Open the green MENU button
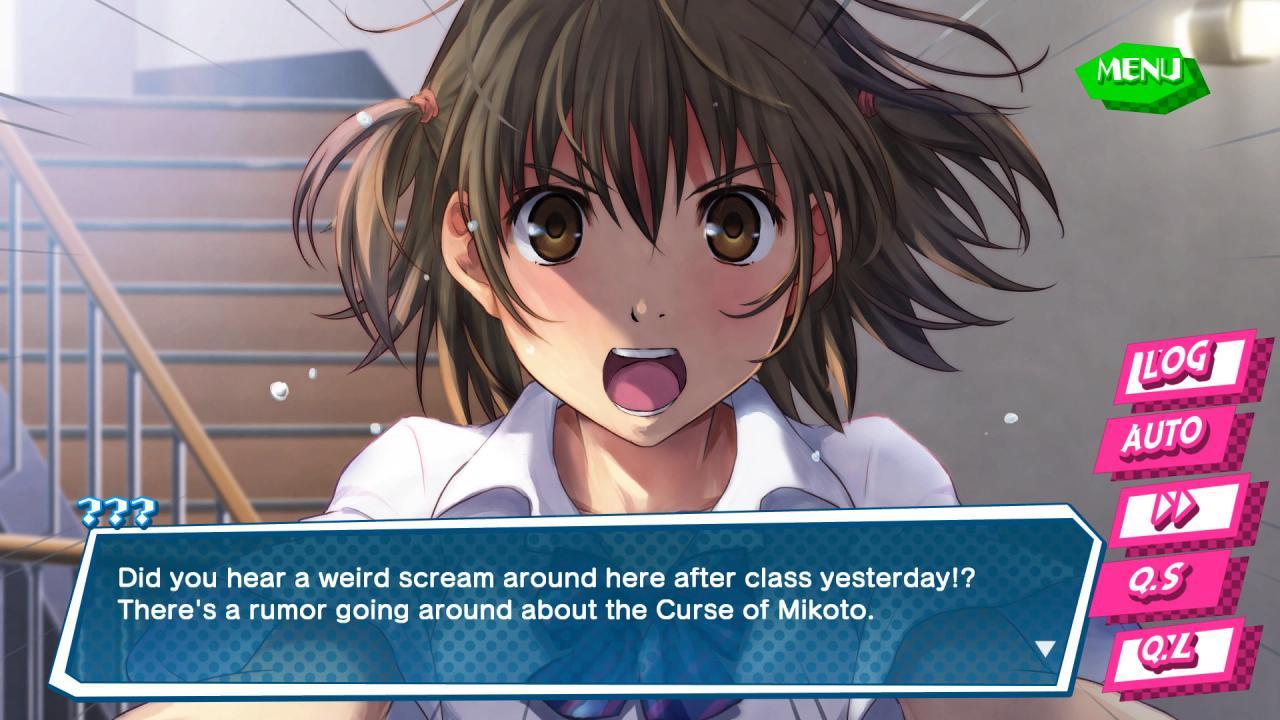Viewport: 1280px width, 720px height. [x=1140, y=70]
